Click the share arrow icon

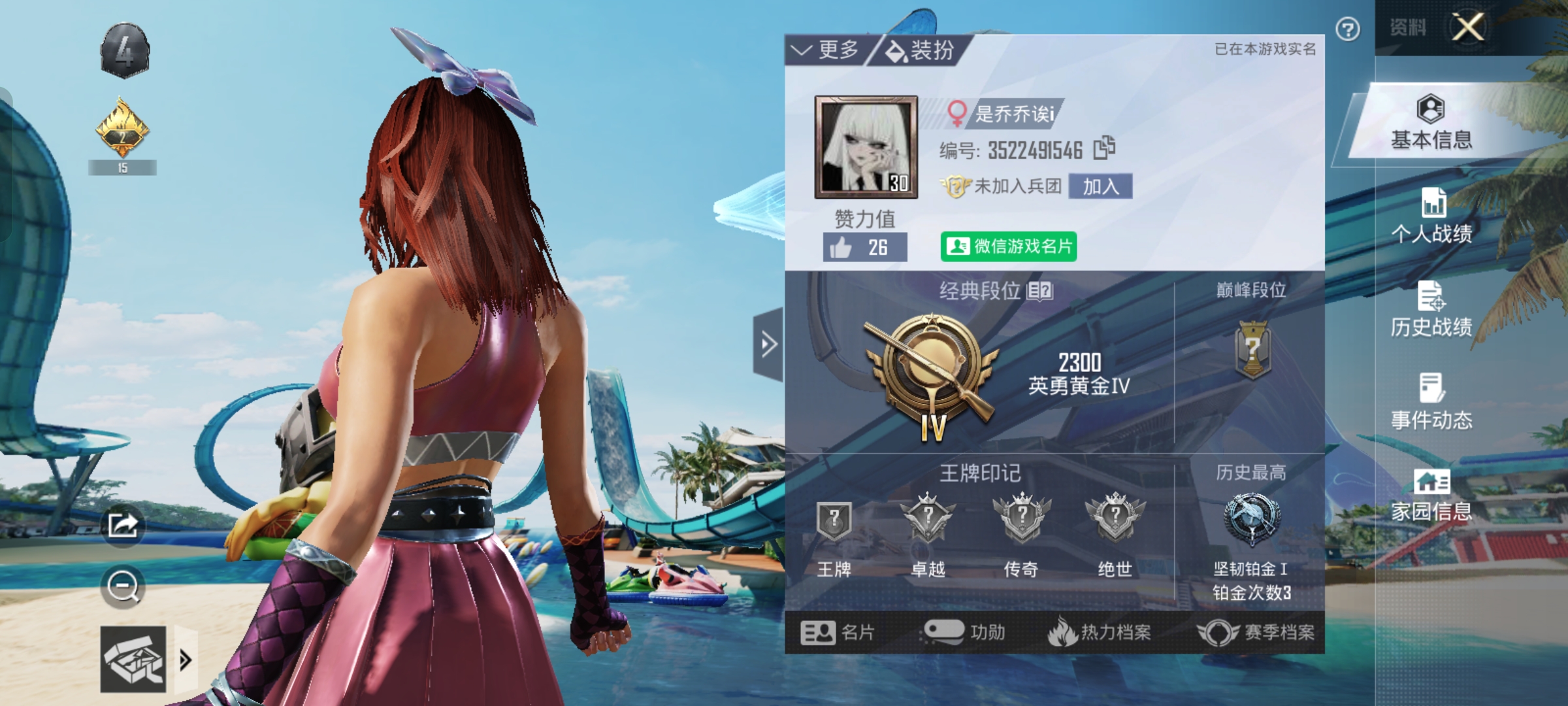(123, 525)
